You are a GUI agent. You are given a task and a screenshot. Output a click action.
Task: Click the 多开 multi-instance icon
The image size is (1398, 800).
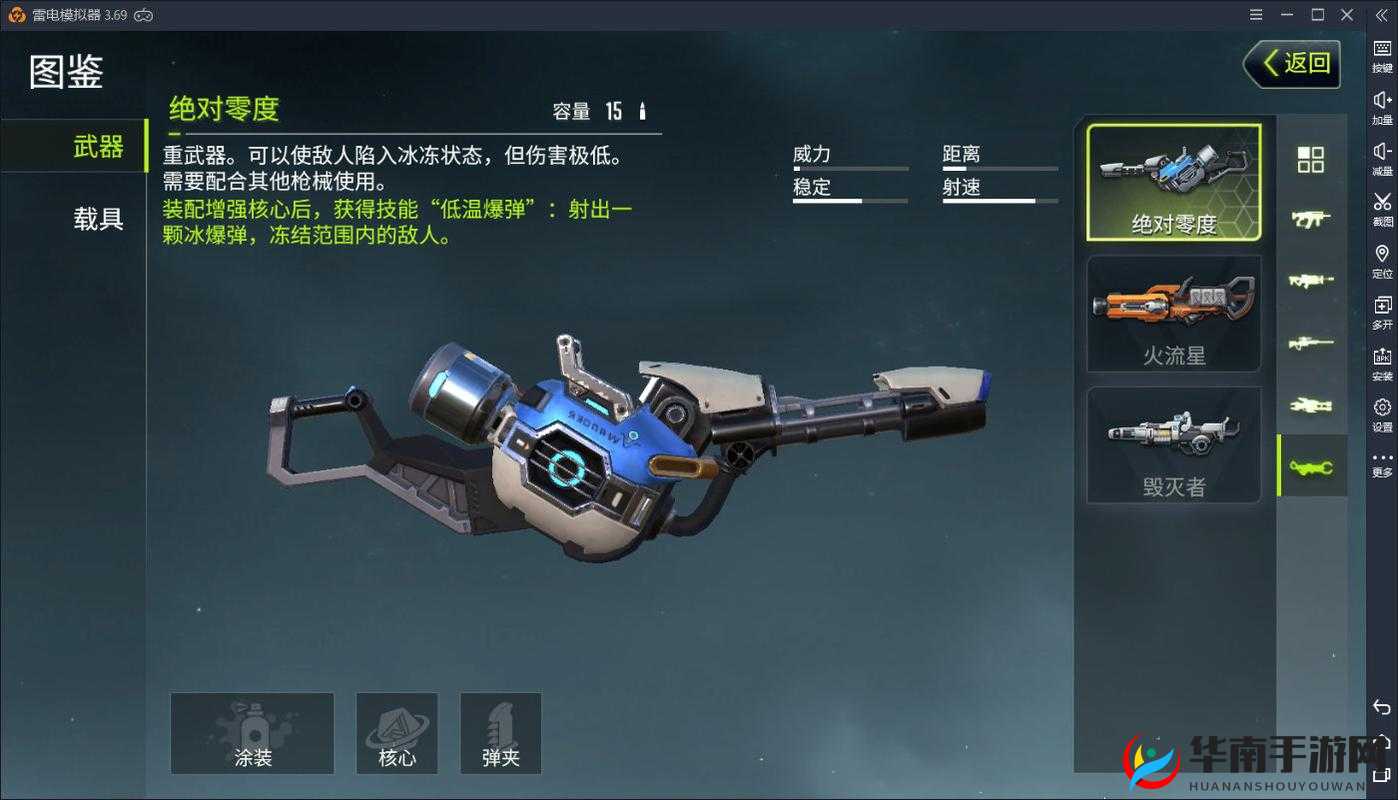coord(1382,297)
